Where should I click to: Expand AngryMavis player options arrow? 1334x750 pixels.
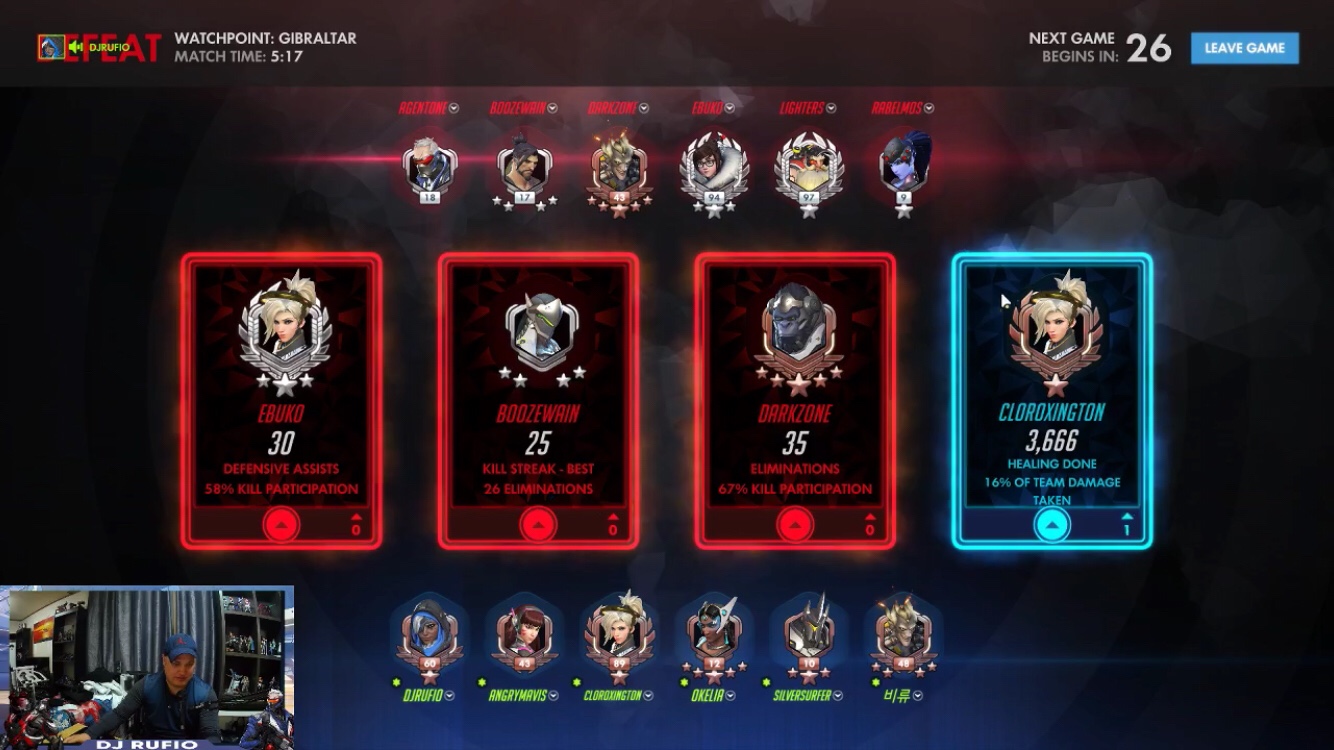[x=552, y=695]
